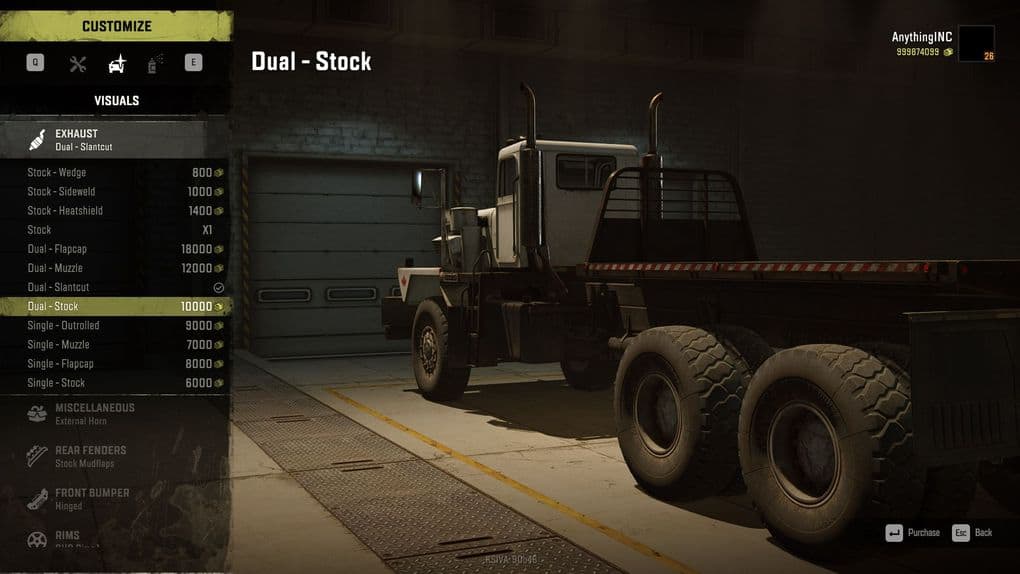
Task: Open the wrench-and-screwdriver upgrades tab
Action: [78, 64]
